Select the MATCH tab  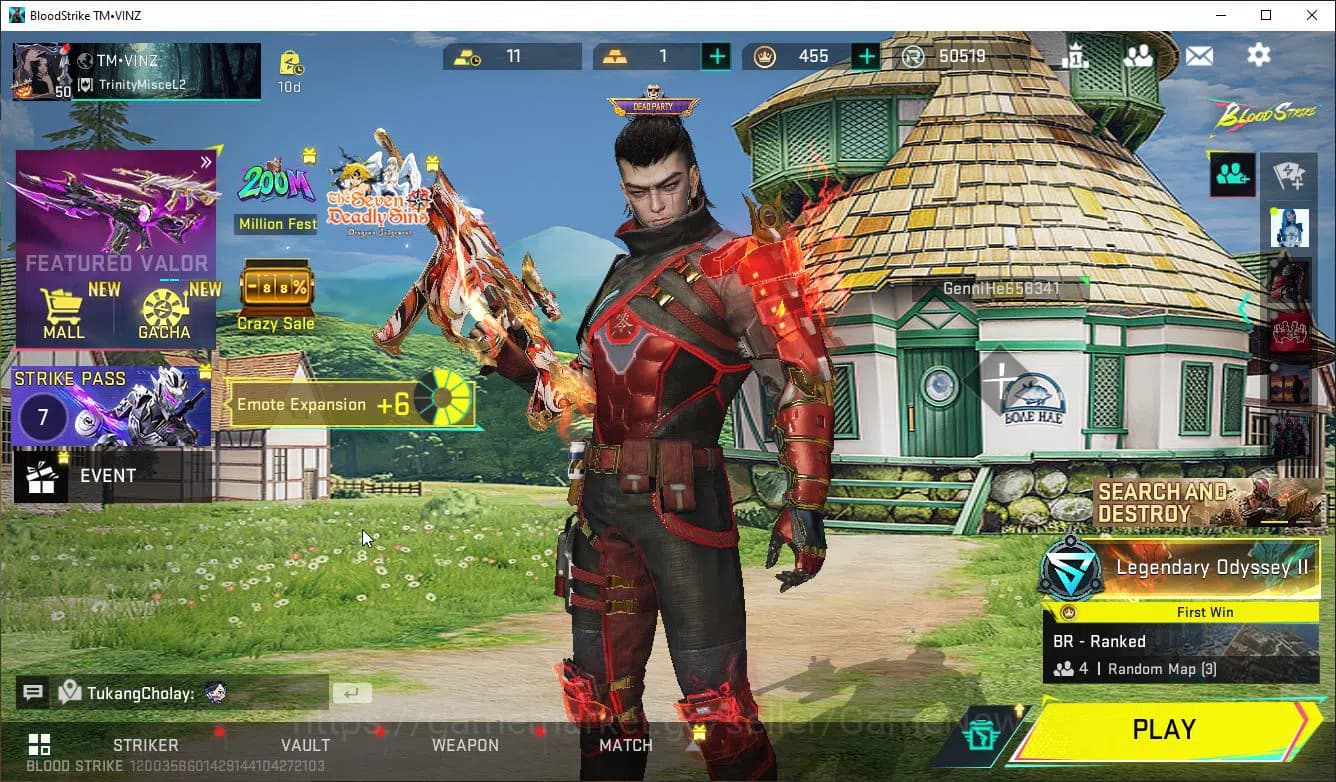click(x=626, y=745)
